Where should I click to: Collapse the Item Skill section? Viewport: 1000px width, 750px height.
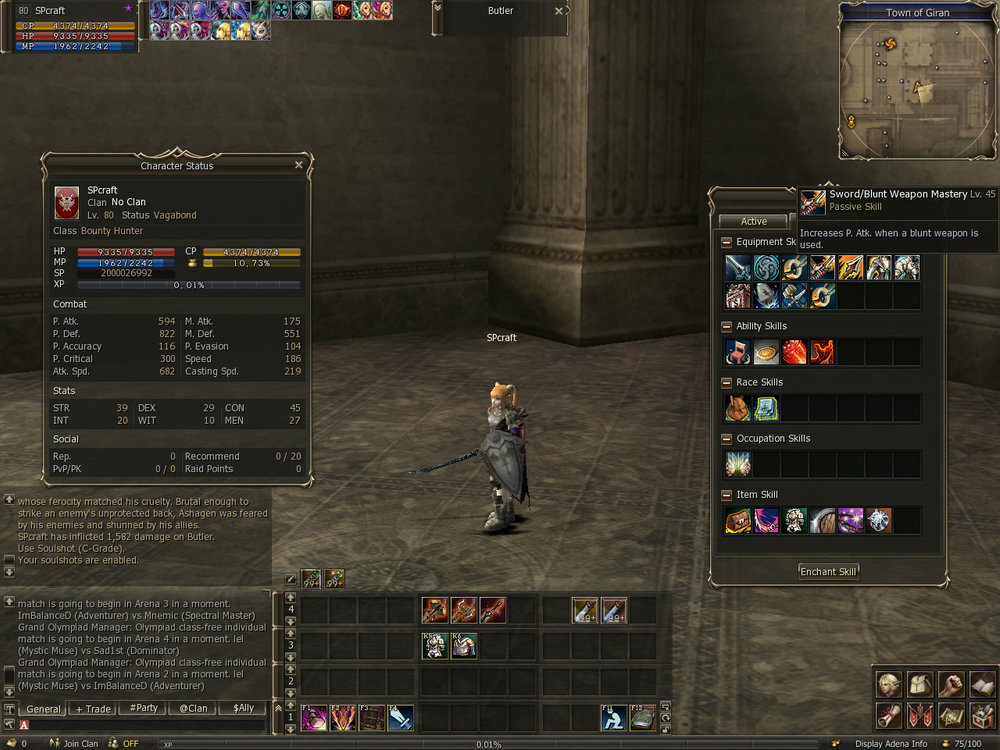[727, 495]
